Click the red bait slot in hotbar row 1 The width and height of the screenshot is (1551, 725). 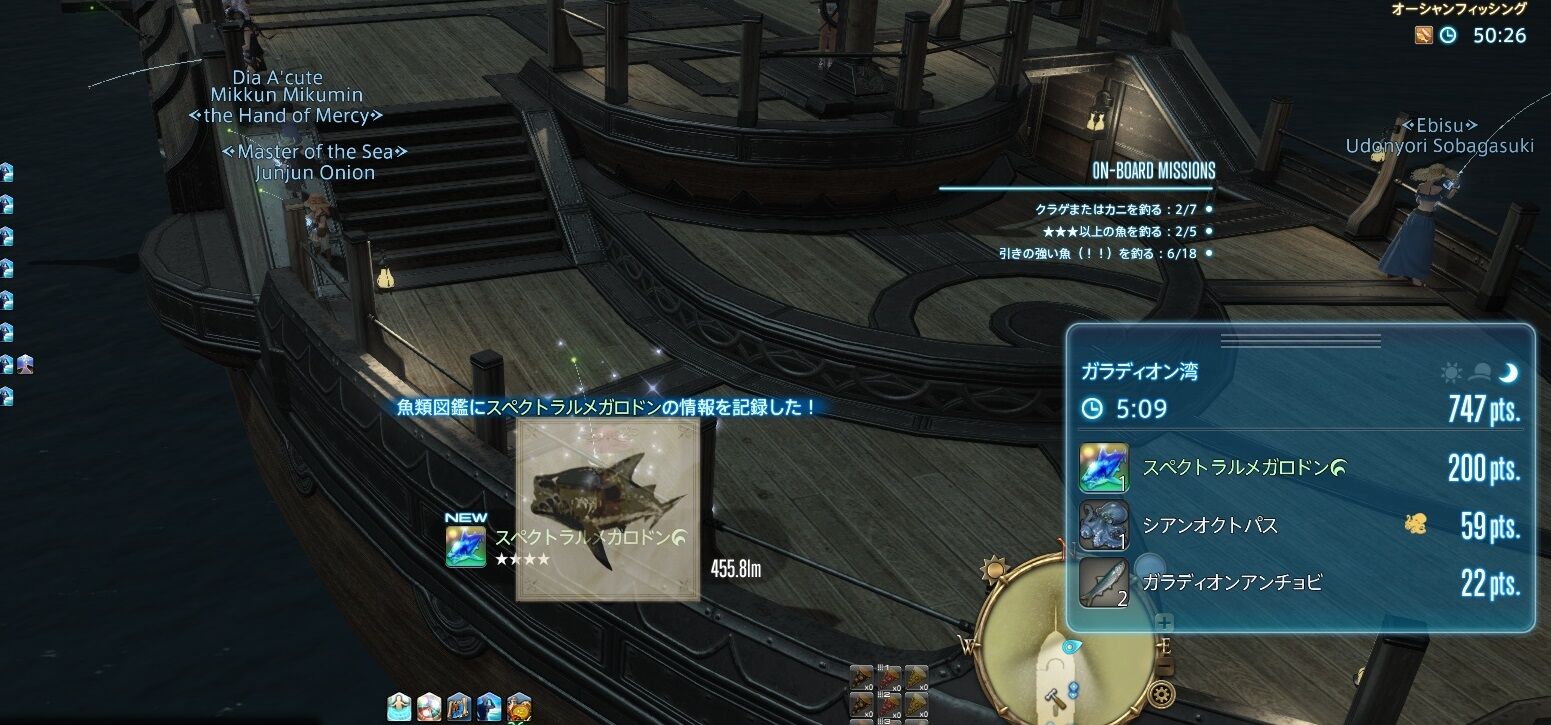coord(890,676)
